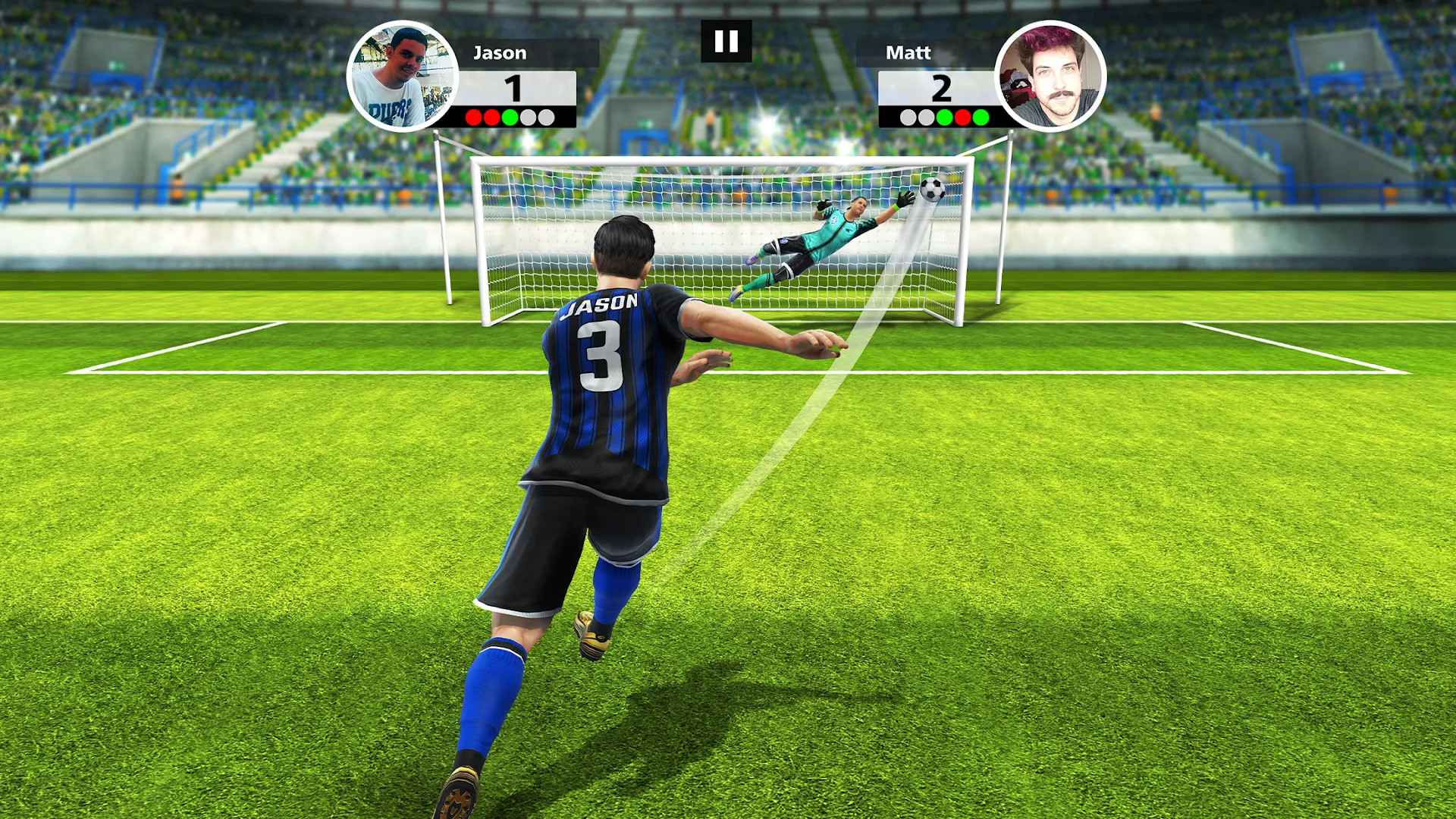The width and height of the screenshot is (1456, 819).
Task: Tap Matt's last green attempt indicator
Action: point(979,117)
